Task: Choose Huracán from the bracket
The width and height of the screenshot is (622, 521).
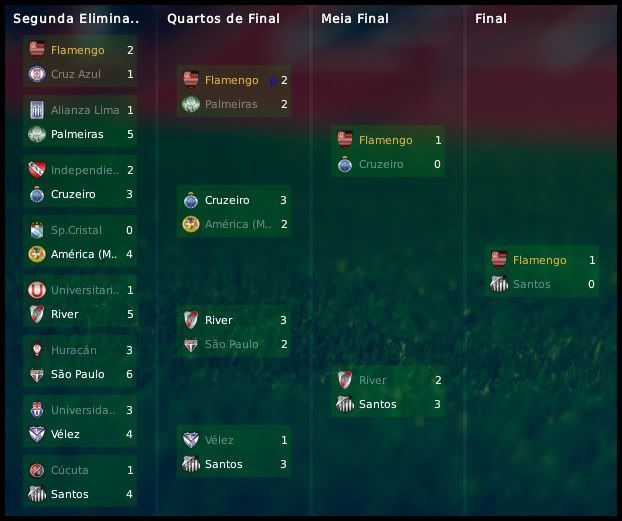Action: 74,350
